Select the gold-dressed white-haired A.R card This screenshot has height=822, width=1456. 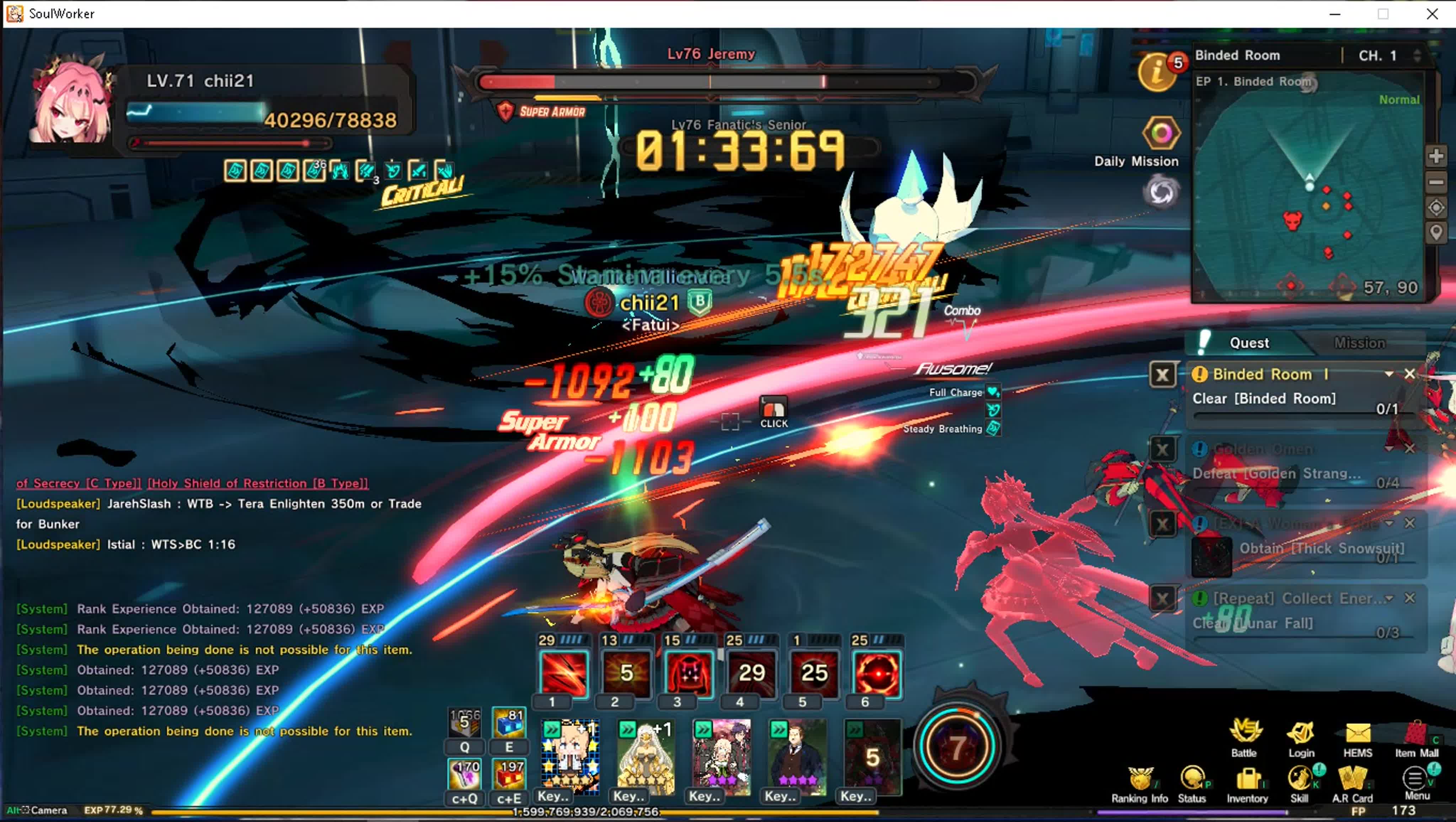[x=646, y=757]
